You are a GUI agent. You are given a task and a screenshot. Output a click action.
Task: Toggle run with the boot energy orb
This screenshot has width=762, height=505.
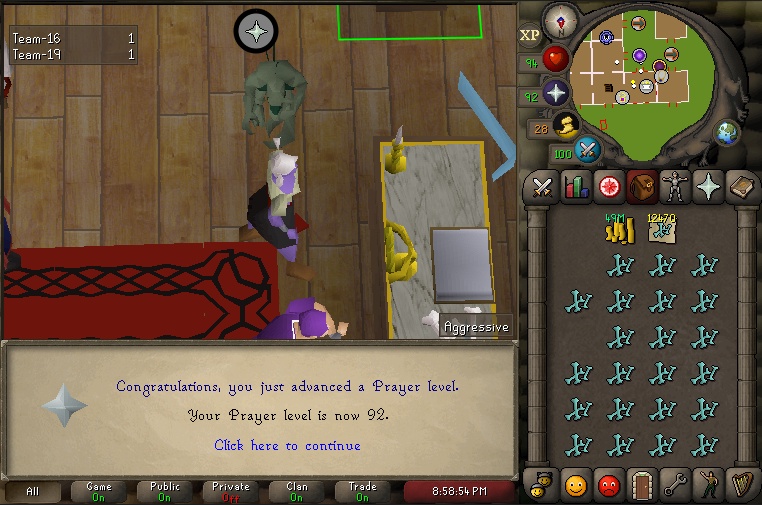(x=566, y=125)
